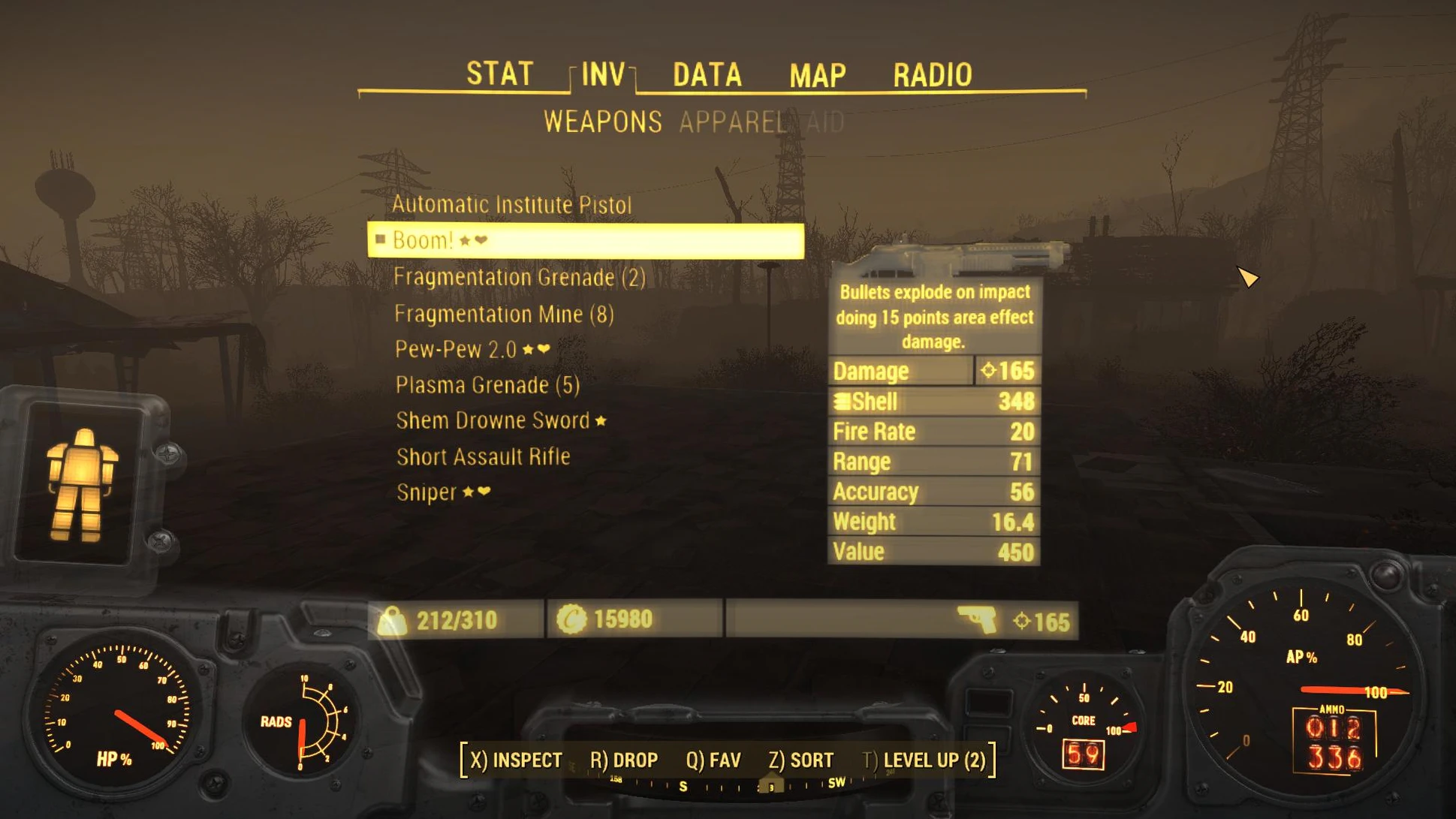Show the MAP tab
1456x819 pixels.
click(817, 75)
